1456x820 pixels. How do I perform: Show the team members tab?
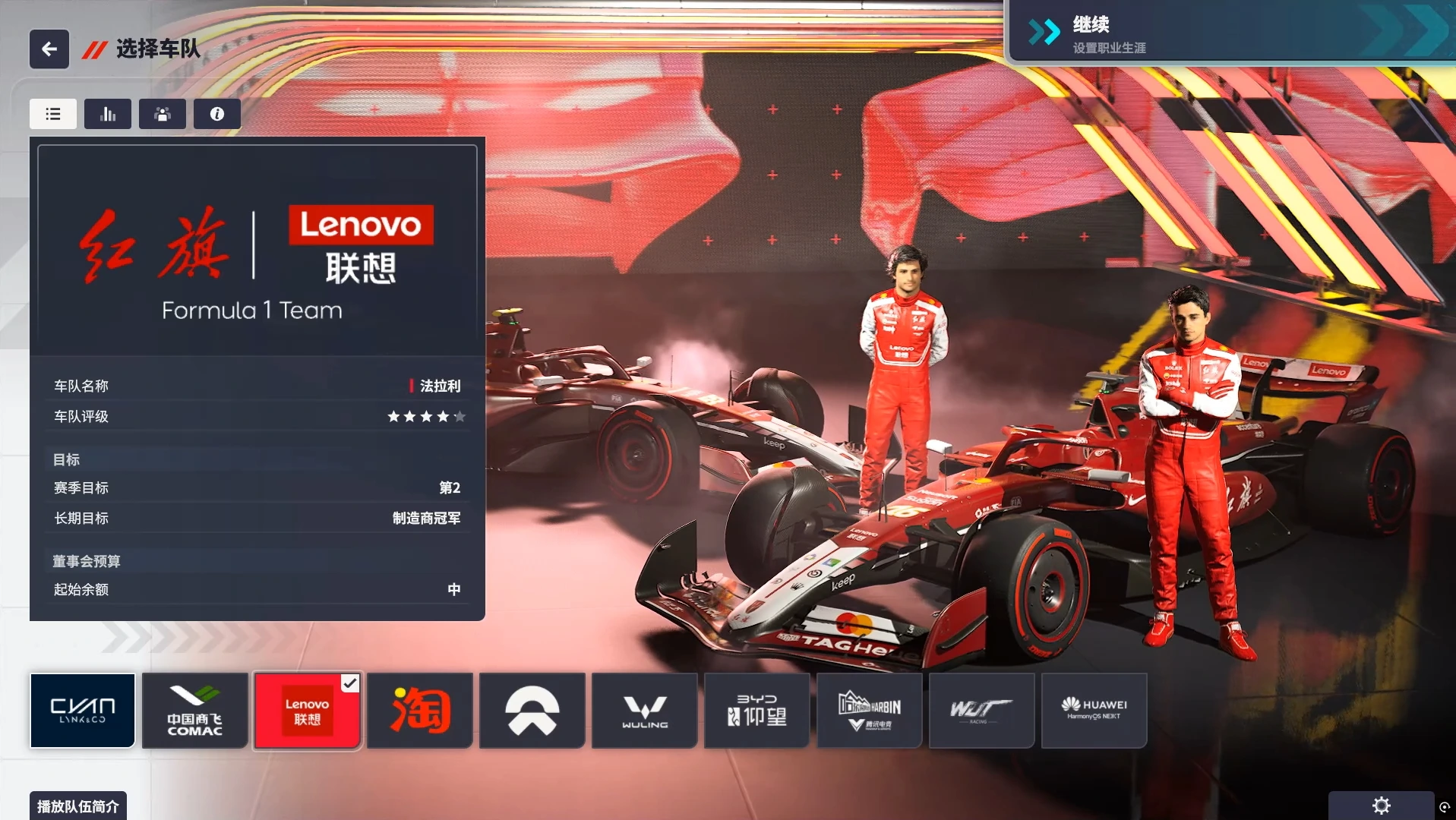[x=163, y=114]
